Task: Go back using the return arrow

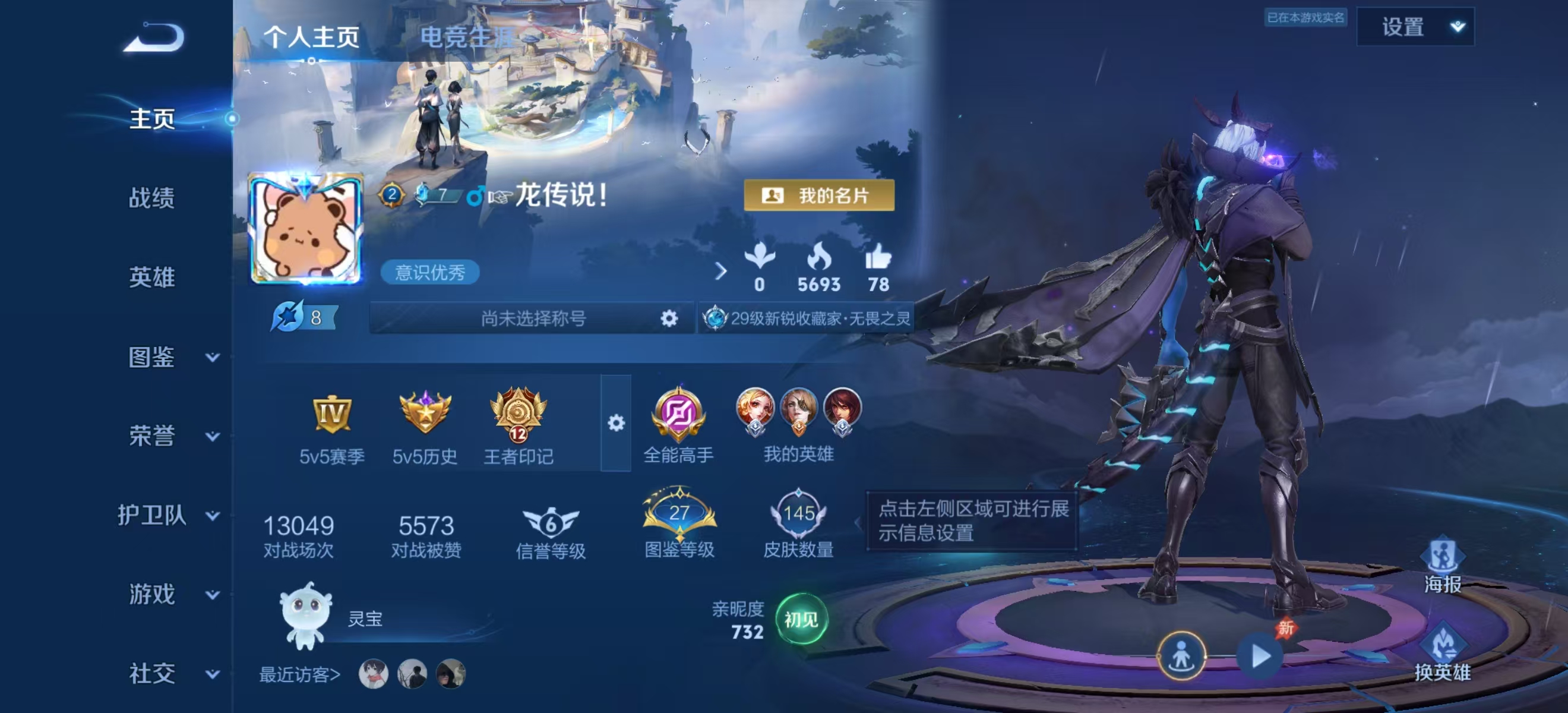Action: tap(153, 38)
